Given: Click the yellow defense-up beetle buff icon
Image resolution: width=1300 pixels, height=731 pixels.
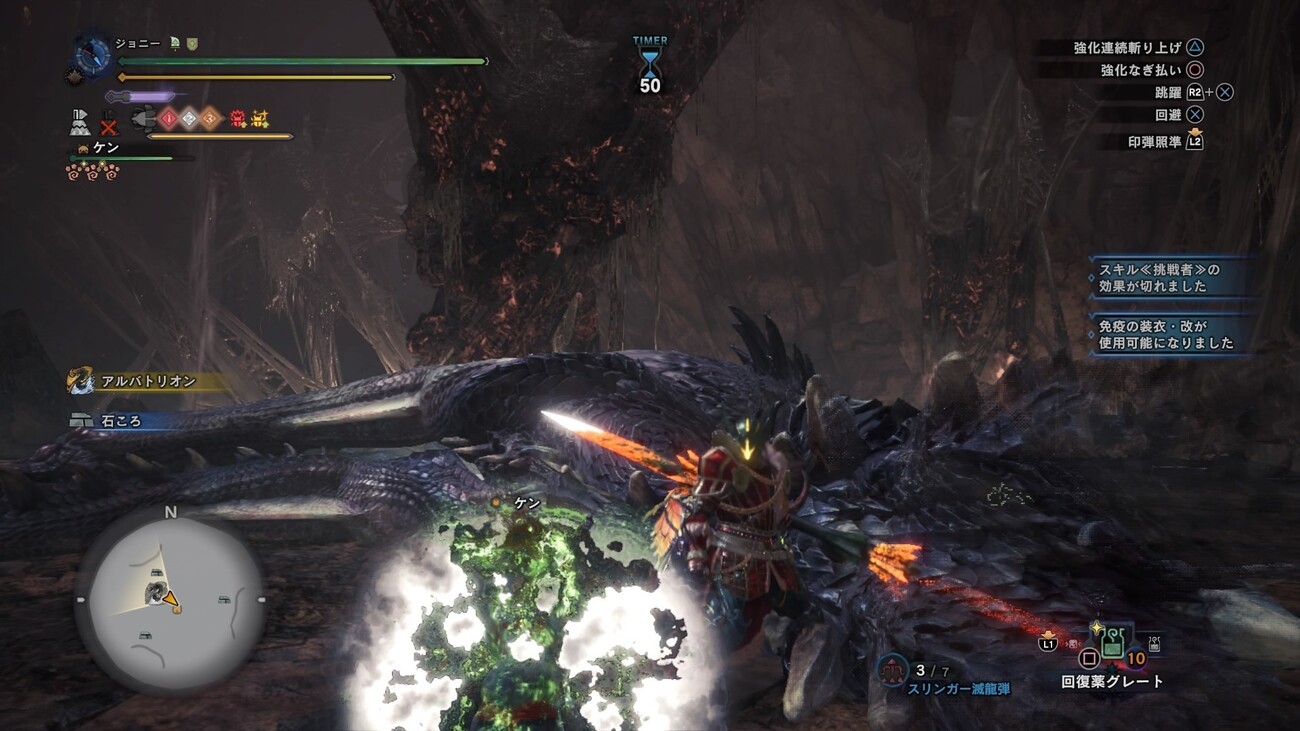Looking at the screenshot, I should tap(260, 119).
